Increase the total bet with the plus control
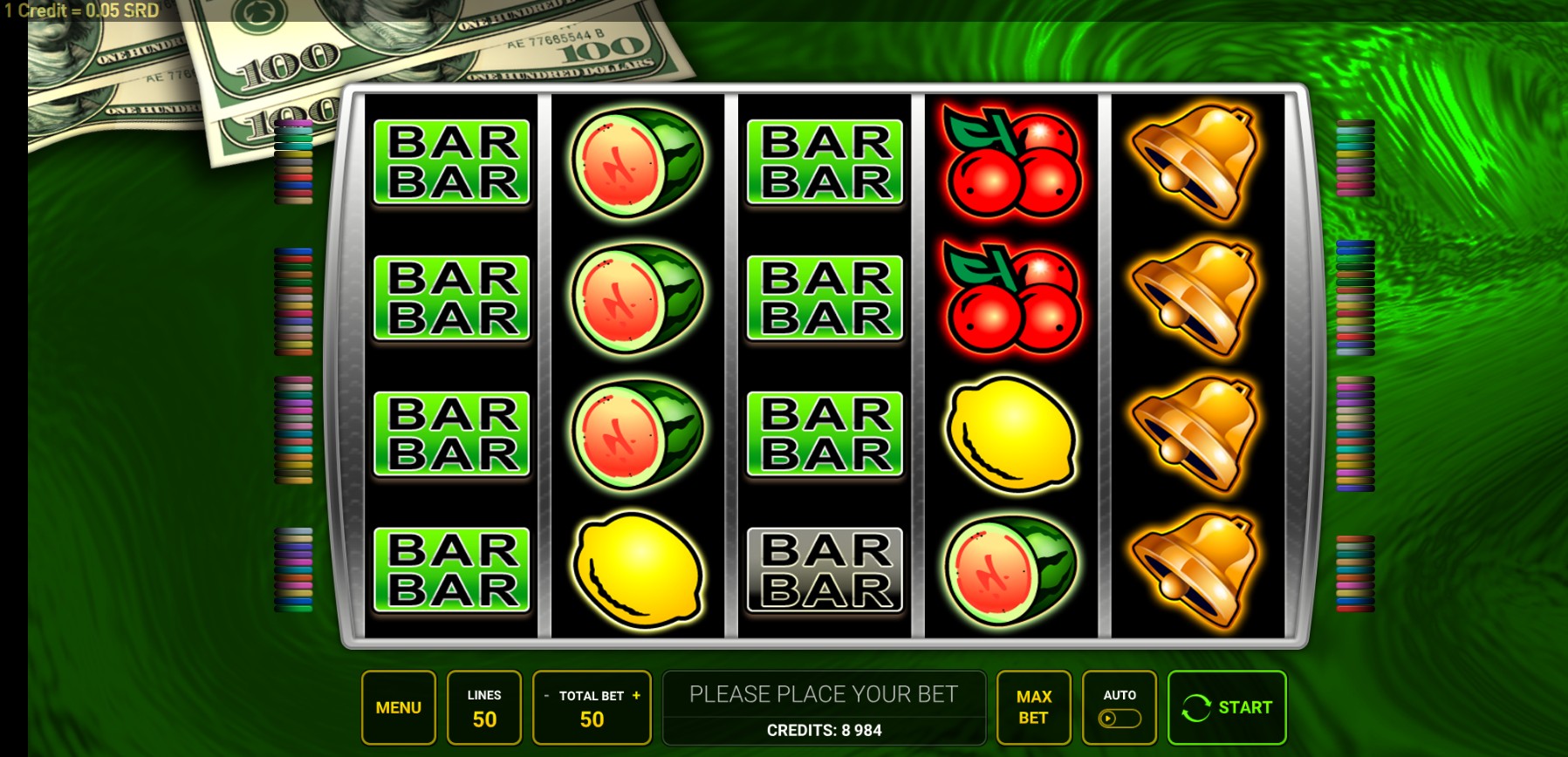 pyautogui.click(x=638, y=695)
